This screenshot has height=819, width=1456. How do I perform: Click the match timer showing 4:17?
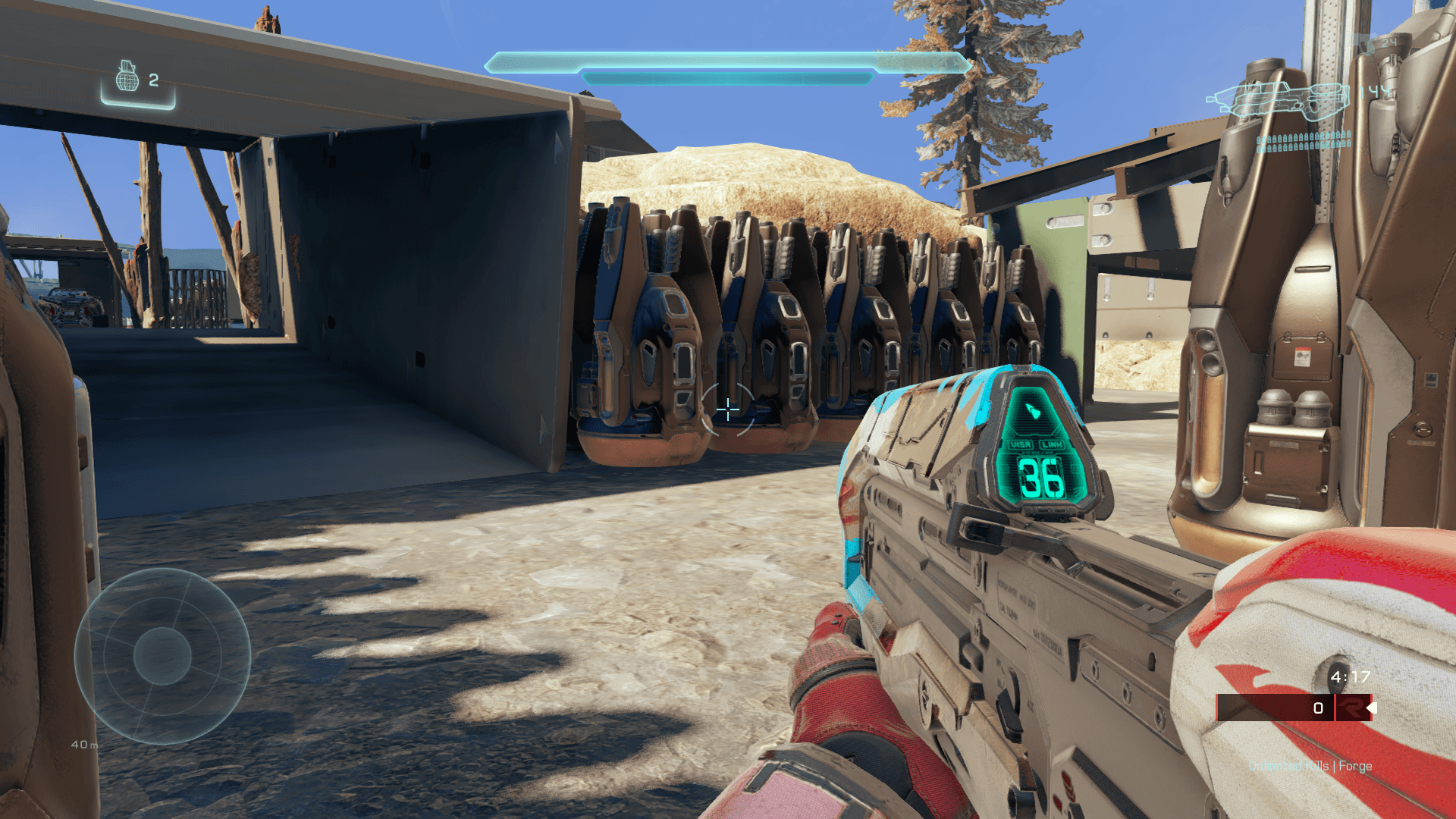coord(1351,676)
